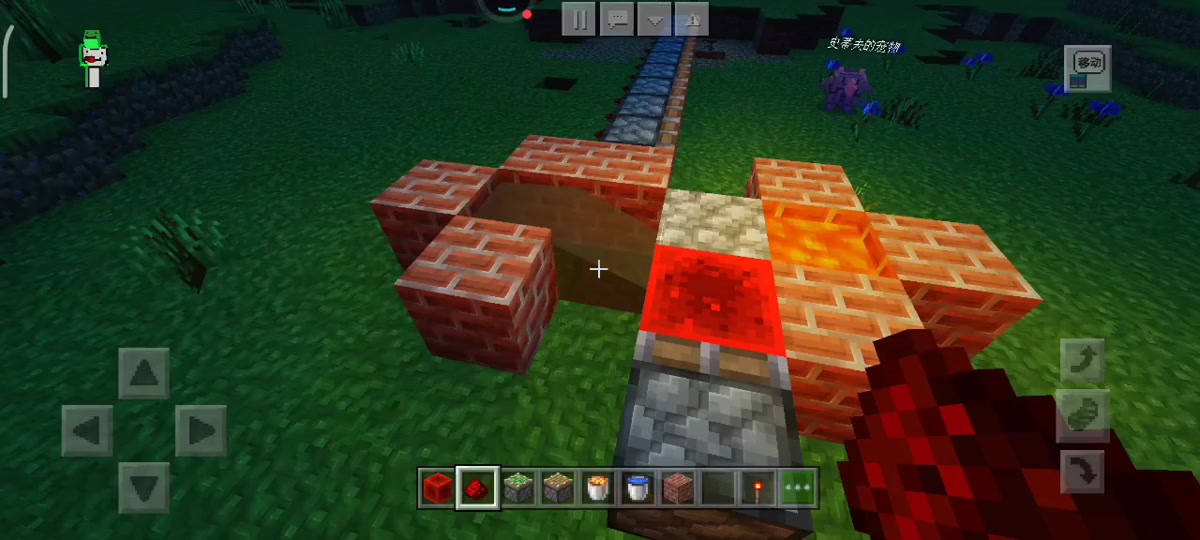This screenshot has width=1200, height=540.
Task: Tap the fly-down arrow button
Action: 1082,471
